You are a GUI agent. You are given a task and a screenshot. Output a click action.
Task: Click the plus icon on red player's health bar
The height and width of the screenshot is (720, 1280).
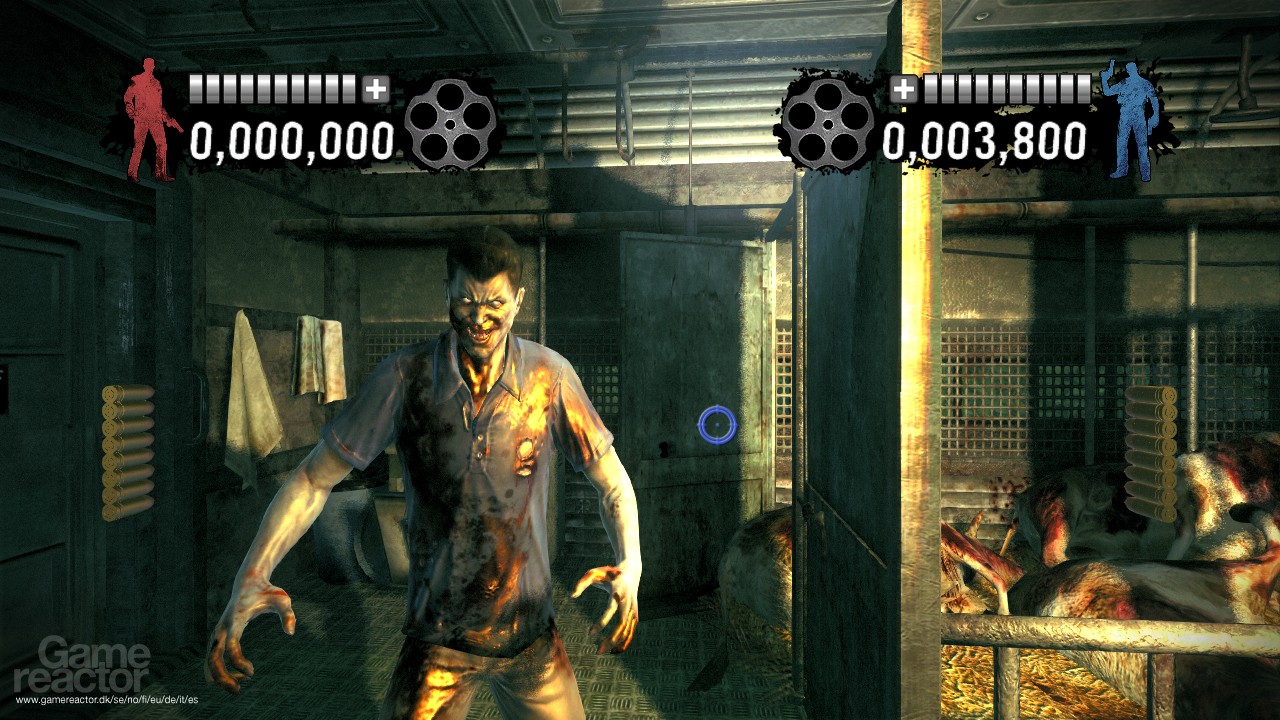point(375,89)
